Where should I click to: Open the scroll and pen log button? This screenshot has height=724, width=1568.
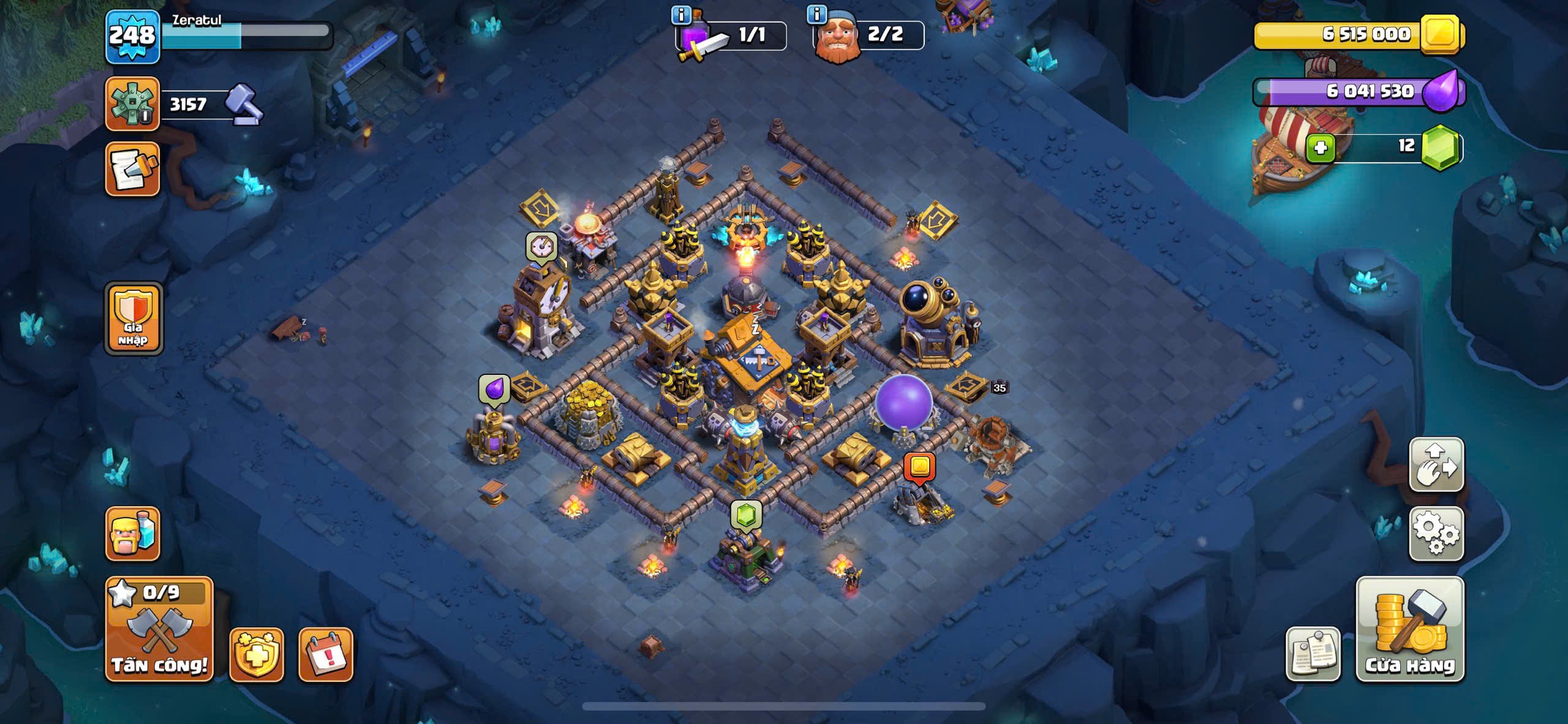coord(132,170)
